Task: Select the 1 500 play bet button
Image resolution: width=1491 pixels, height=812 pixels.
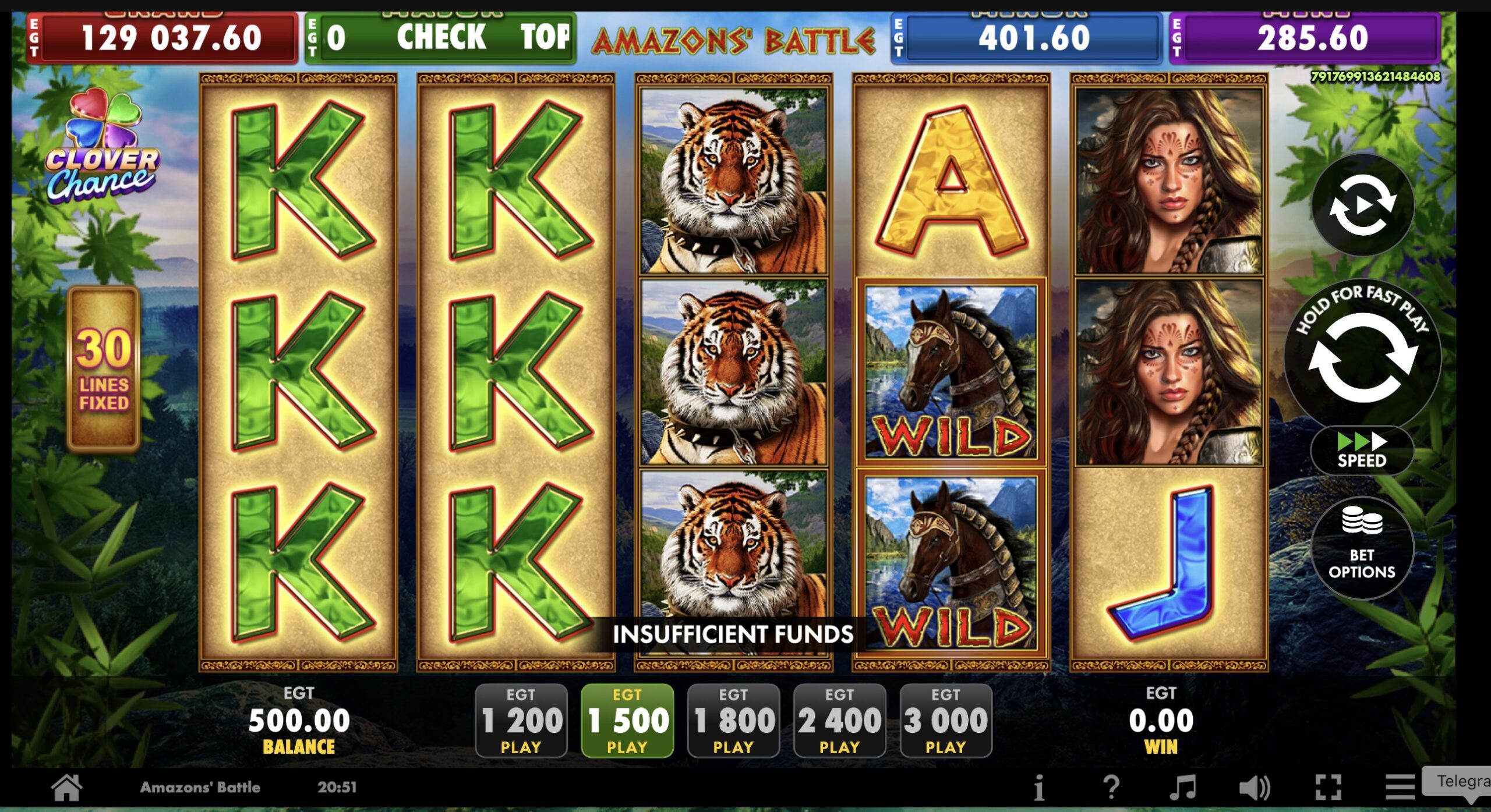Action: click(627, 721)
